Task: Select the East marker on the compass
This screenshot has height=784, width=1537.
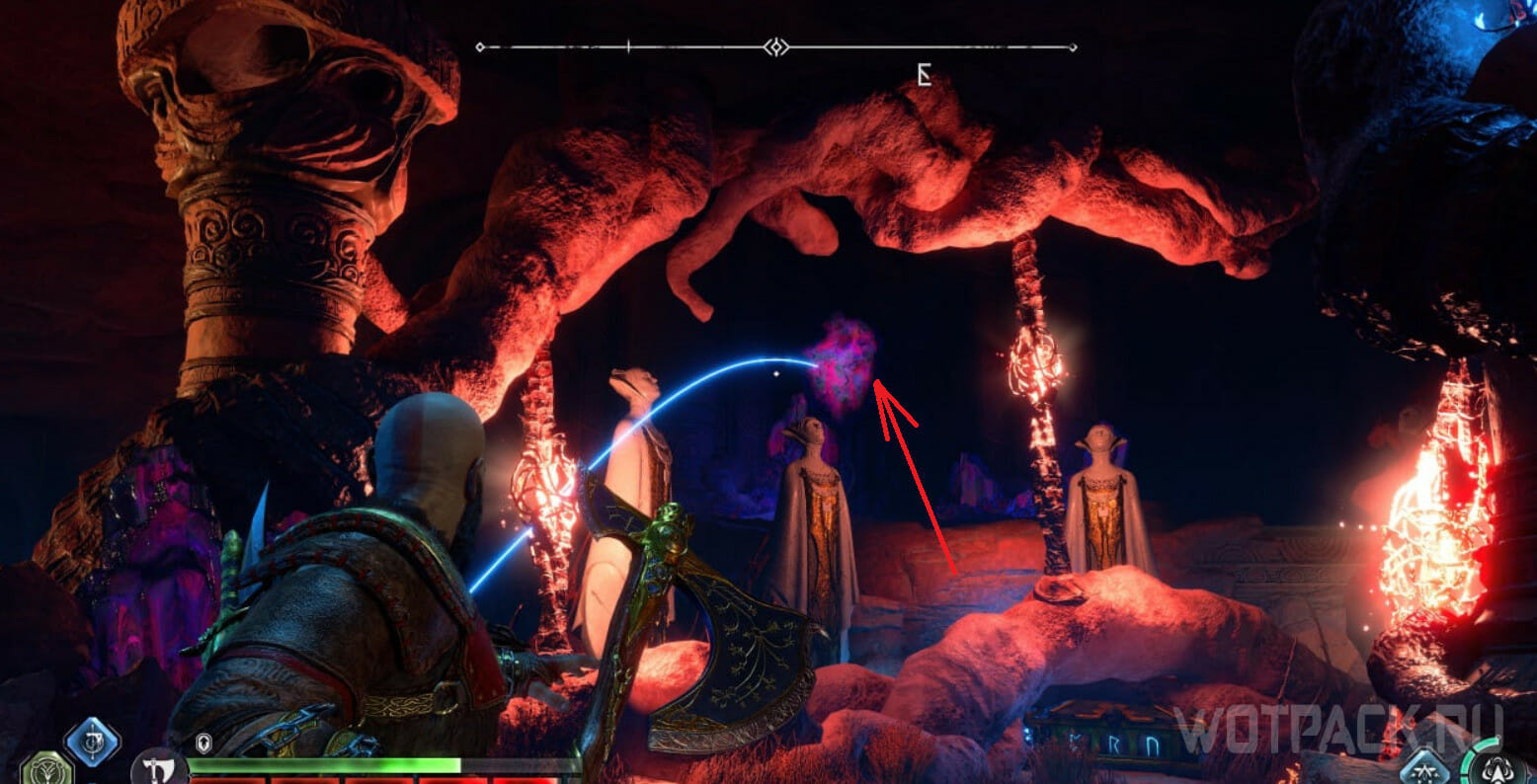Action: pos(924,75)
